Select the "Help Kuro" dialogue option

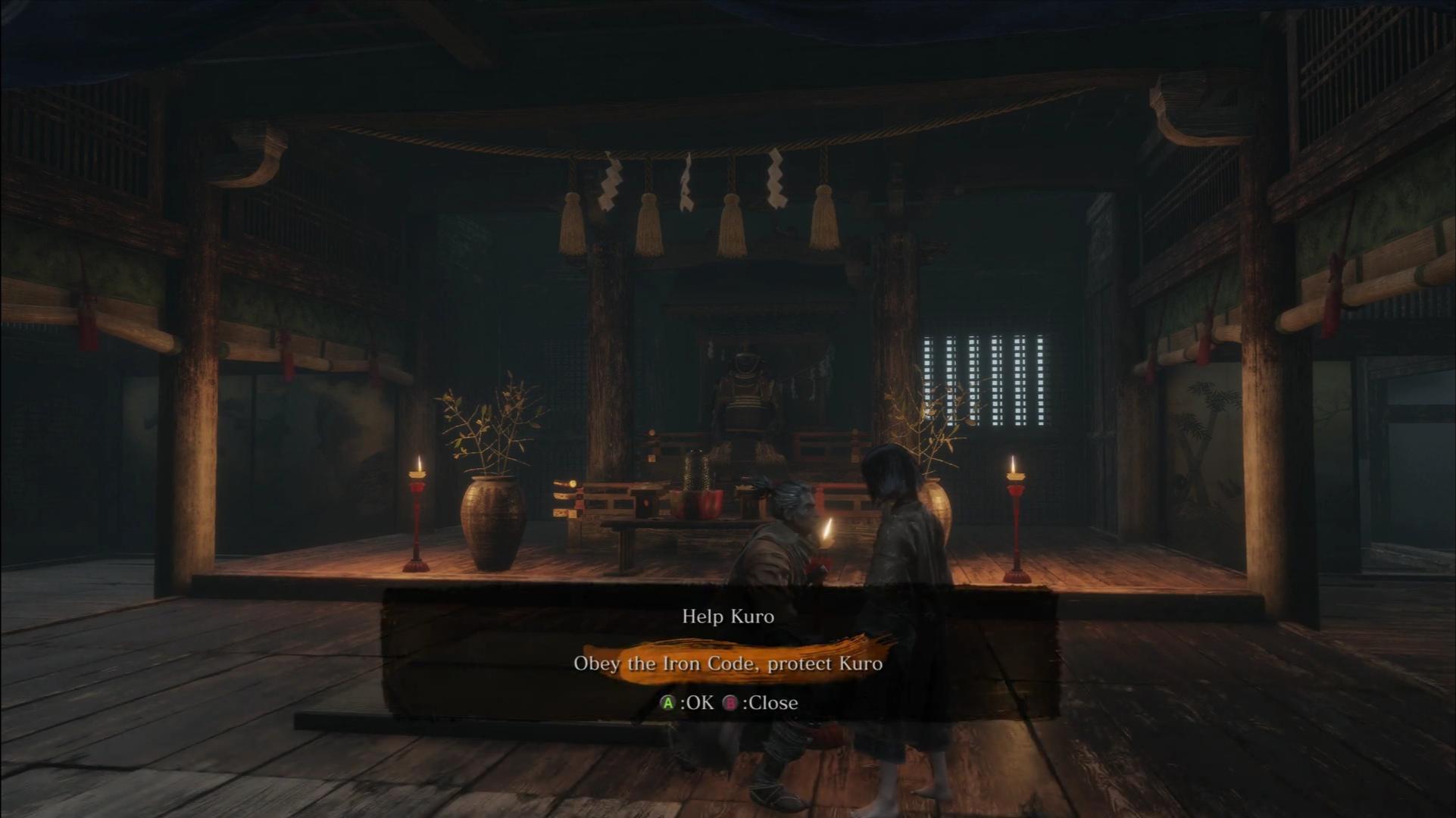tap(728, 616)
